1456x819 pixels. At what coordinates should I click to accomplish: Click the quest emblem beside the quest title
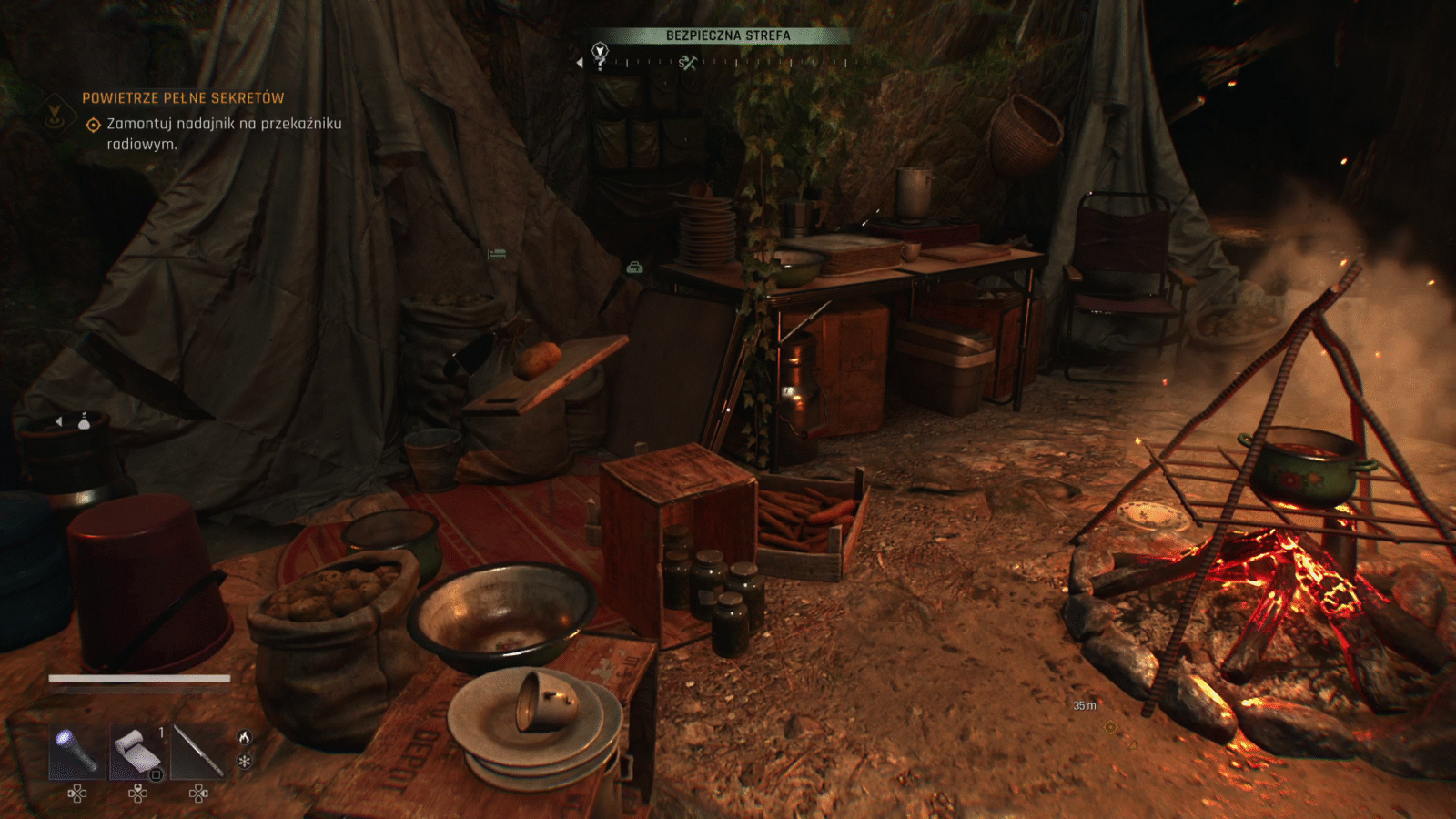[56, 114]
